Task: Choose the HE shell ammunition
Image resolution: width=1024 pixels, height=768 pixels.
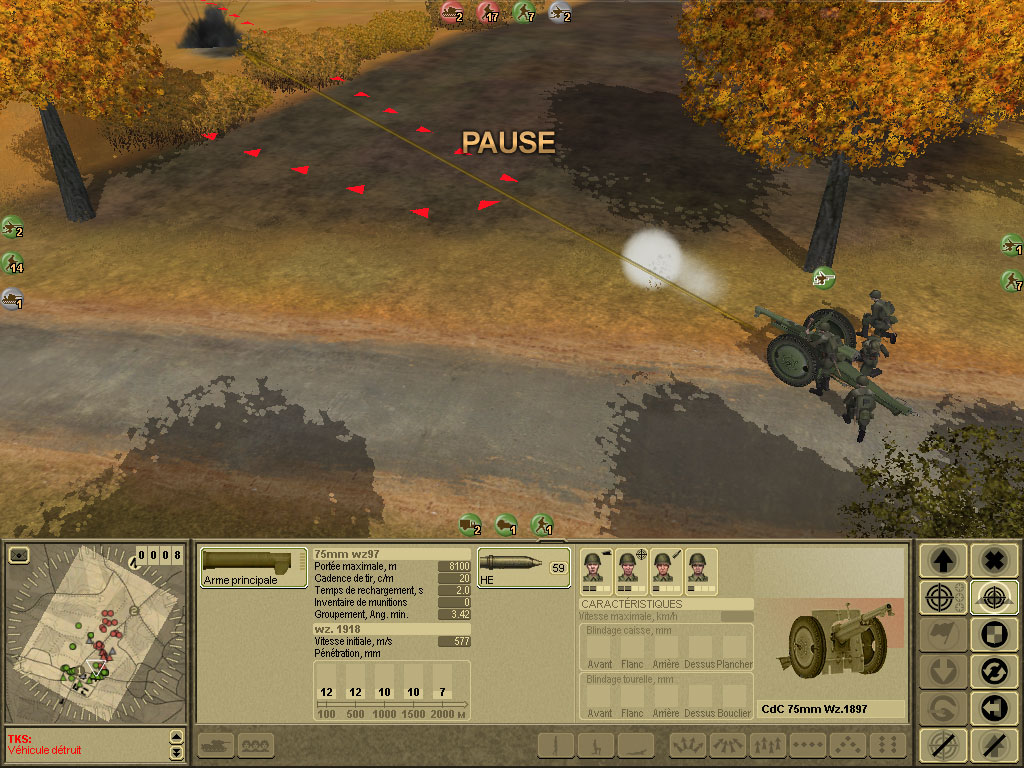Action: [523, 567]
